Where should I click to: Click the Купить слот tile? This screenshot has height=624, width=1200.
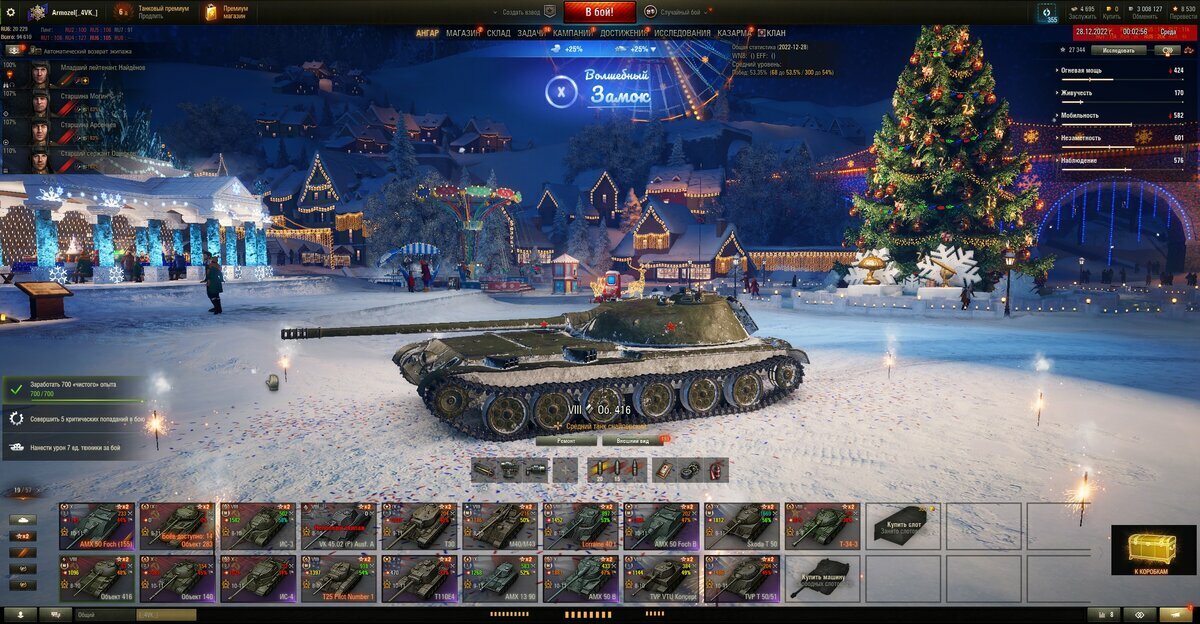(x=903, y=526)
